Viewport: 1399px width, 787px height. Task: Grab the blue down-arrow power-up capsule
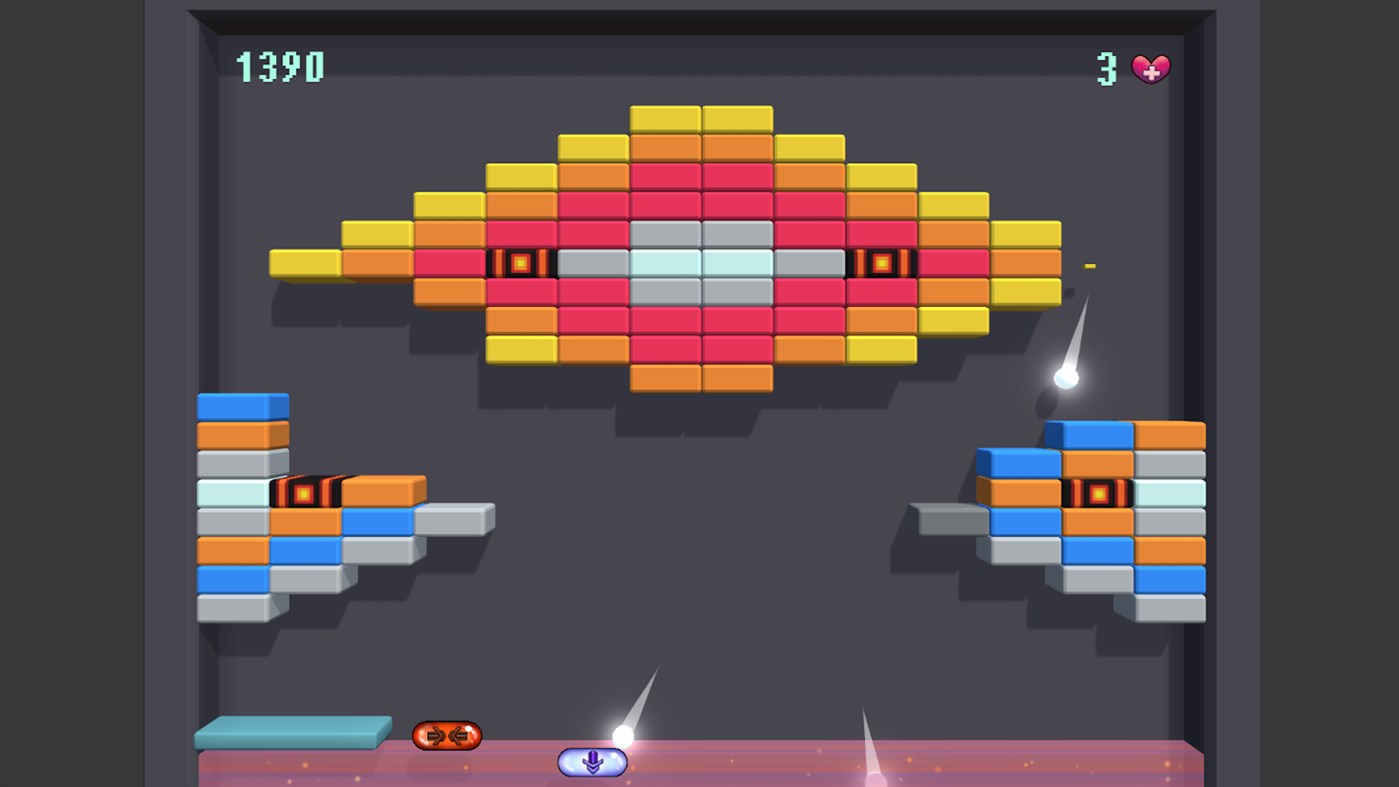(592, 761)
